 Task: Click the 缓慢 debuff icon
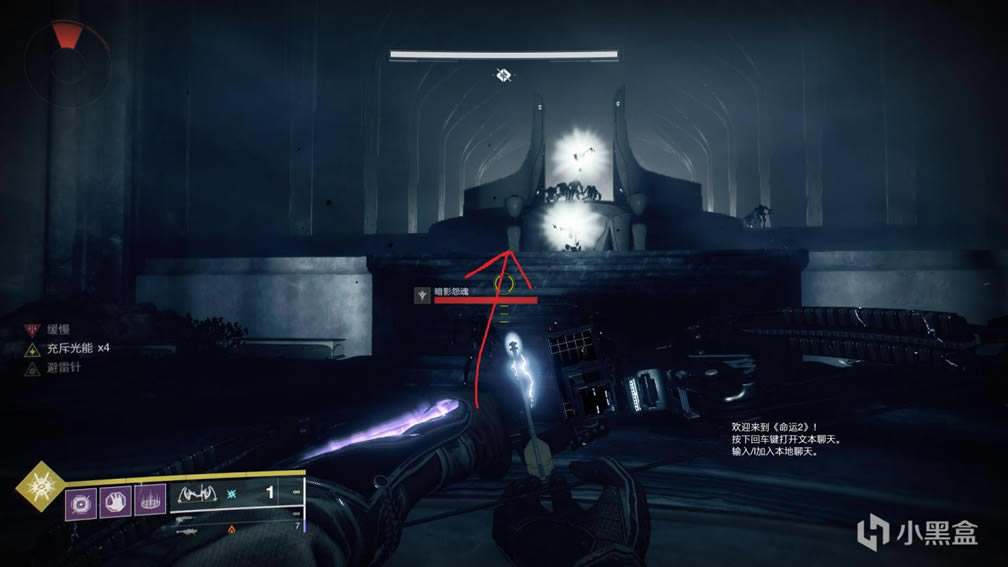tap(34, 327)
